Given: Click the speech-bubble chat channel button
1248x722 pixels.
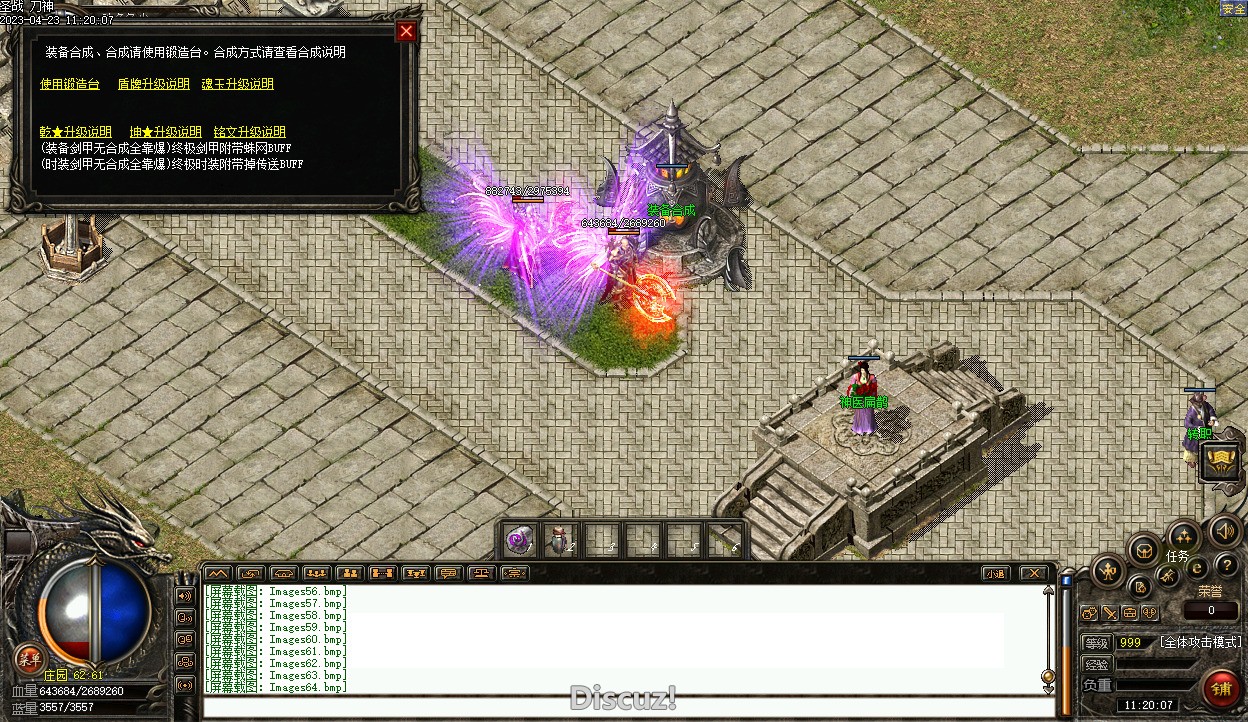Looking at the screenshot, I should 448,573.
